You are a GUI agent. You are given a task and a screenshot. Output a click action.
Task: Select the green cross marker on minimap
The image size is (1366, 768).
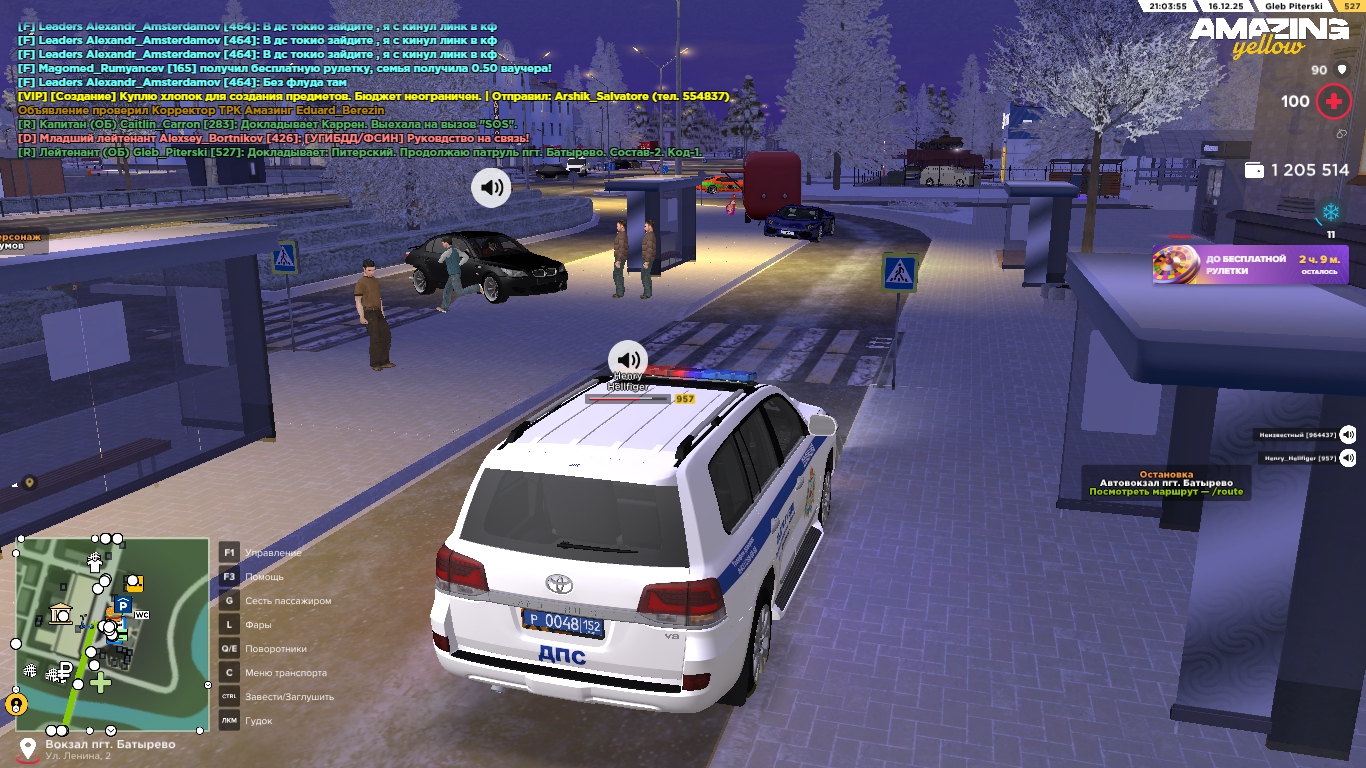pyautogui.click(x=100, y=683)
